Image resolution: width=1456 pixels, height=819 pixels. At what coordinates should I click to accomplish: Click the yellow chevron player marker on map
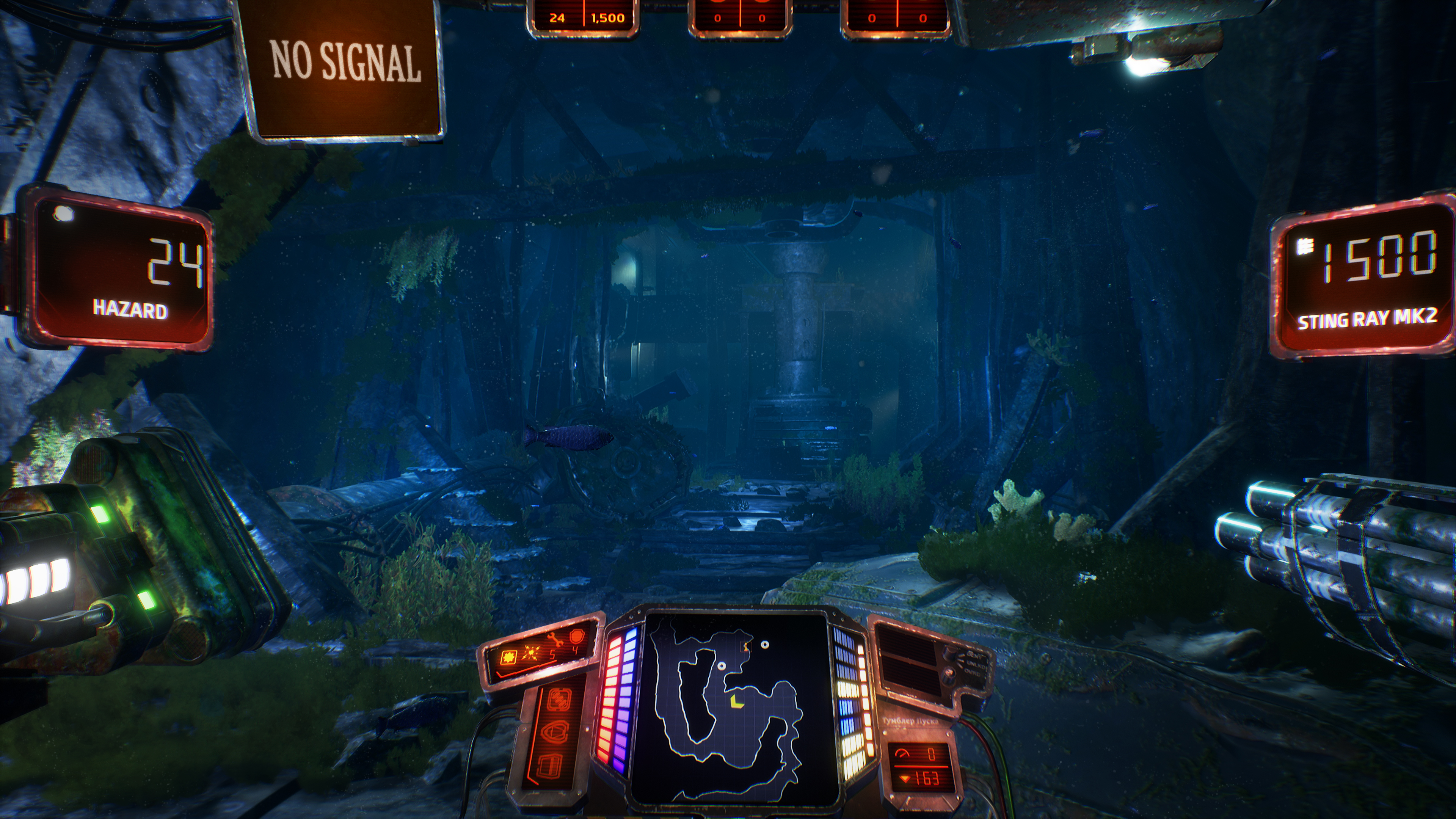[x=737, y=701]
